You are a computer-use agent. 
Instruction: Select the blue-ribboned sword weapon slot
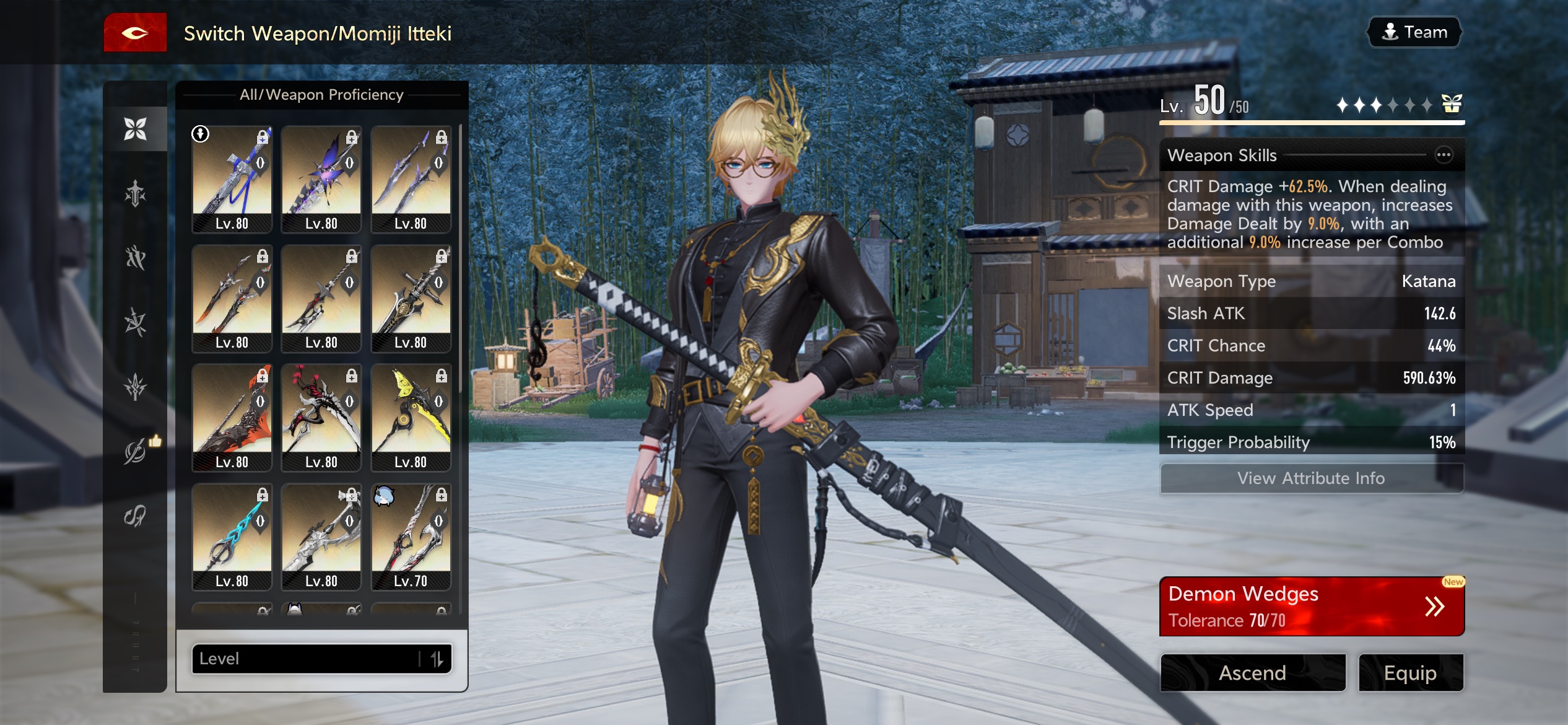click(x=232, y=179)
